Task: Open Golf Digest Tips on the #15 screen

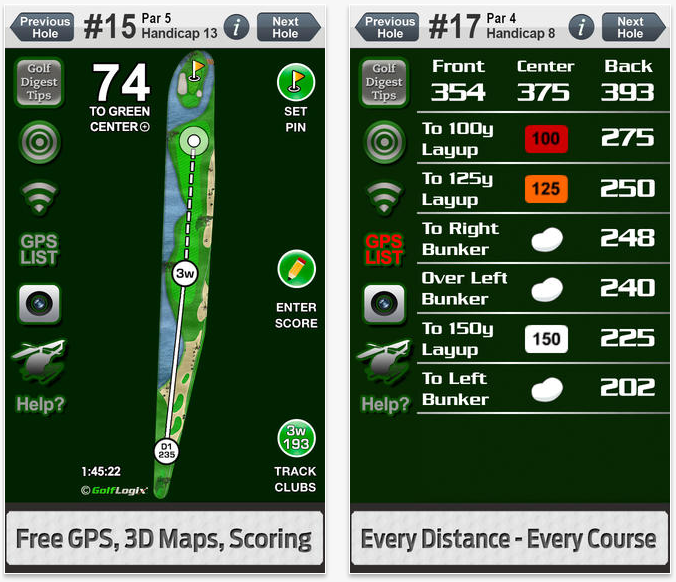Action: click(x=39, y=82)
